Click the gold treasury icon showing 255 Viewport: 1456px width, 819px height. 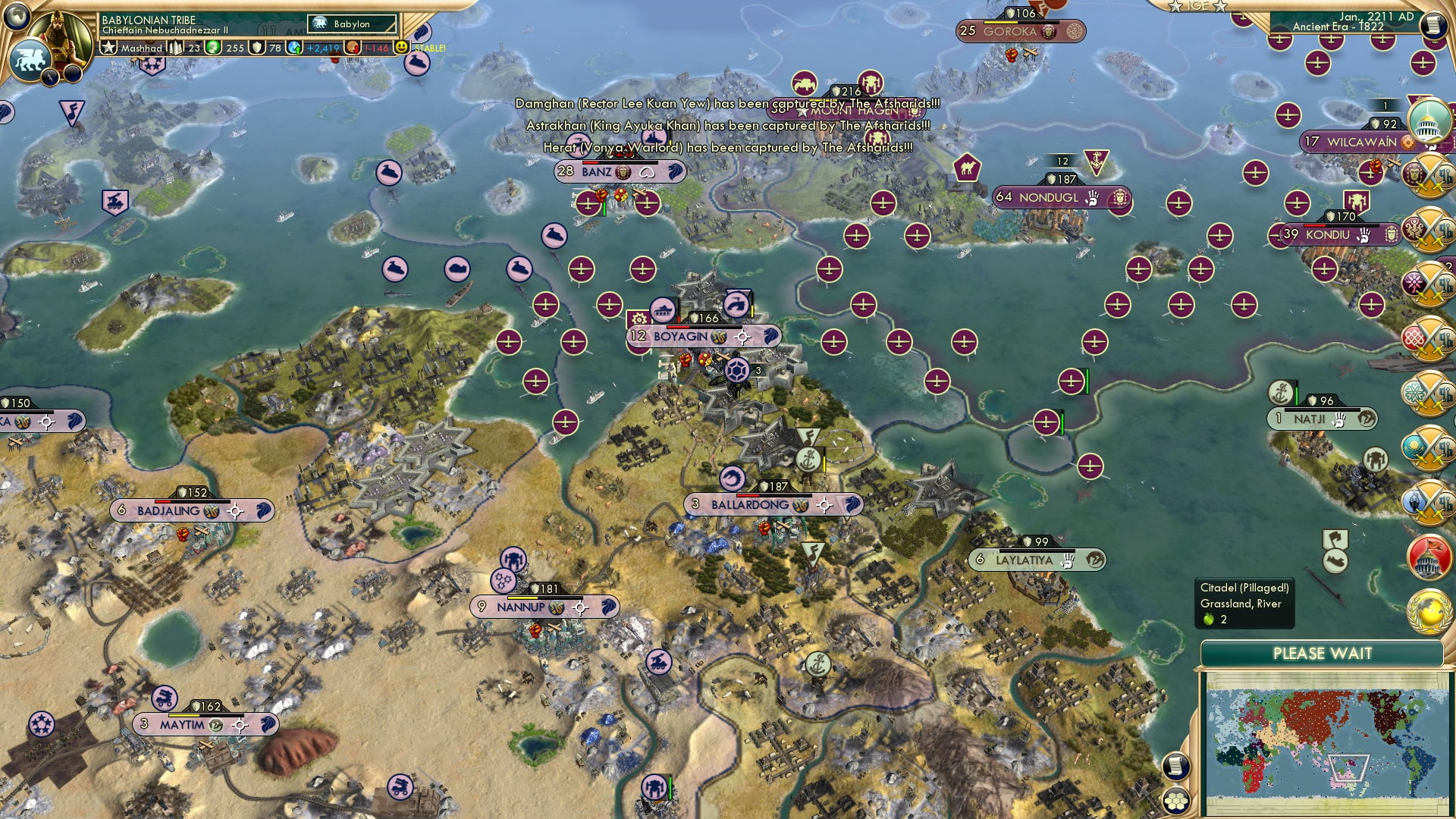[x=214, y=47]
